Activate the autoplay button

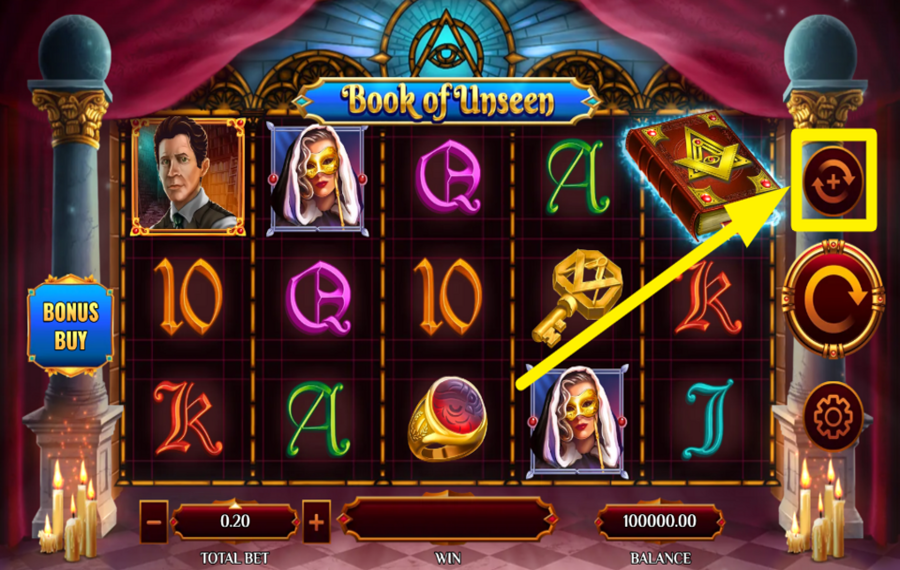833,181
